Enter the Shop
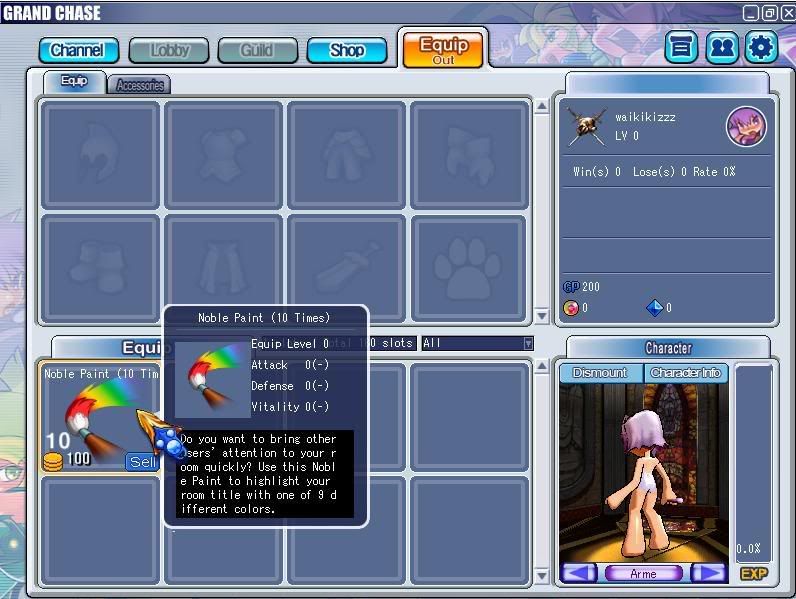Image resolution: width=796 pixels, height=599 pixels. pos(347,50)
